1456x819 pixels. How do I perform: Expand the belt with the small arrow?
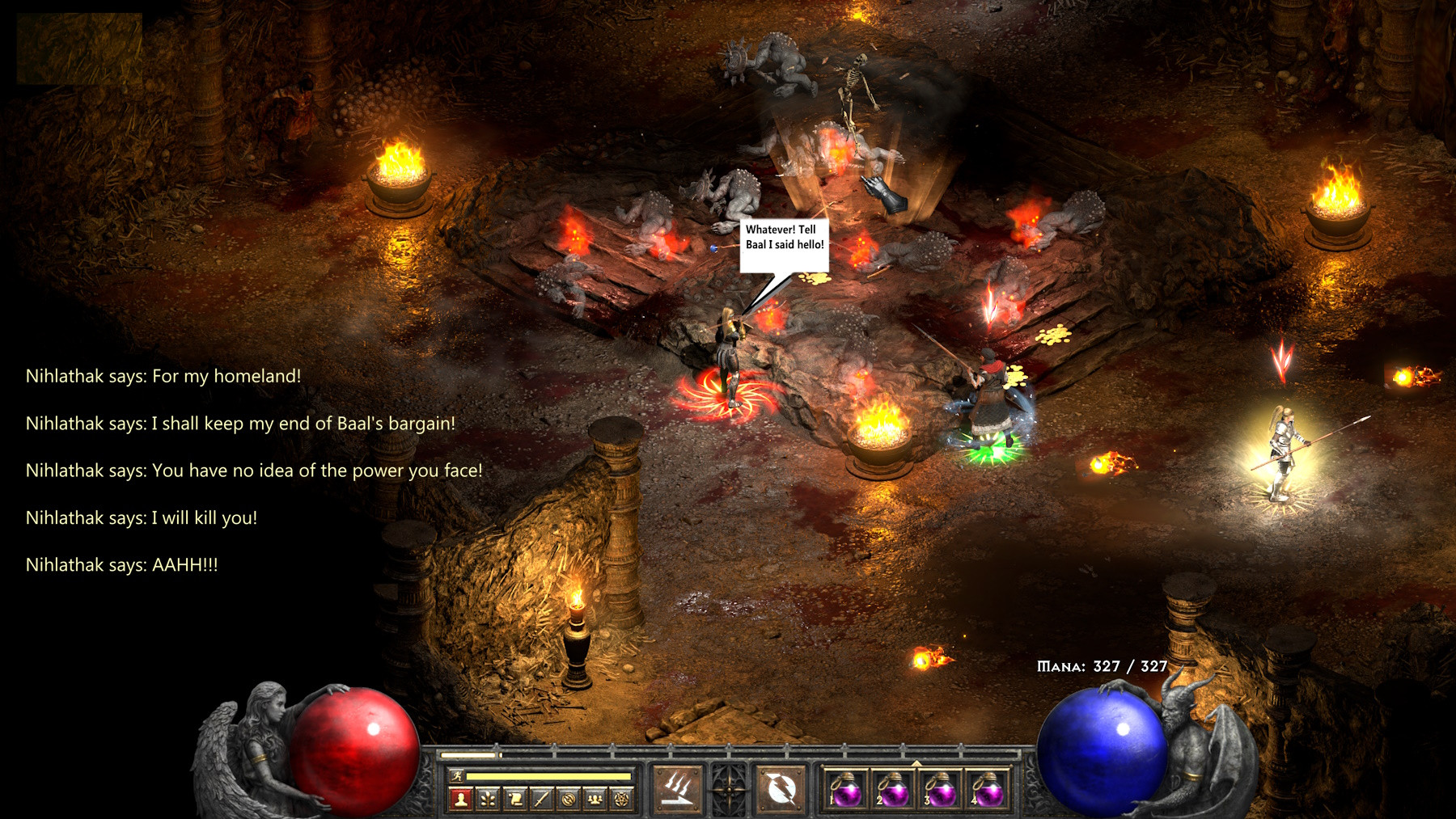pyautogui.click(x=916, y=762)
